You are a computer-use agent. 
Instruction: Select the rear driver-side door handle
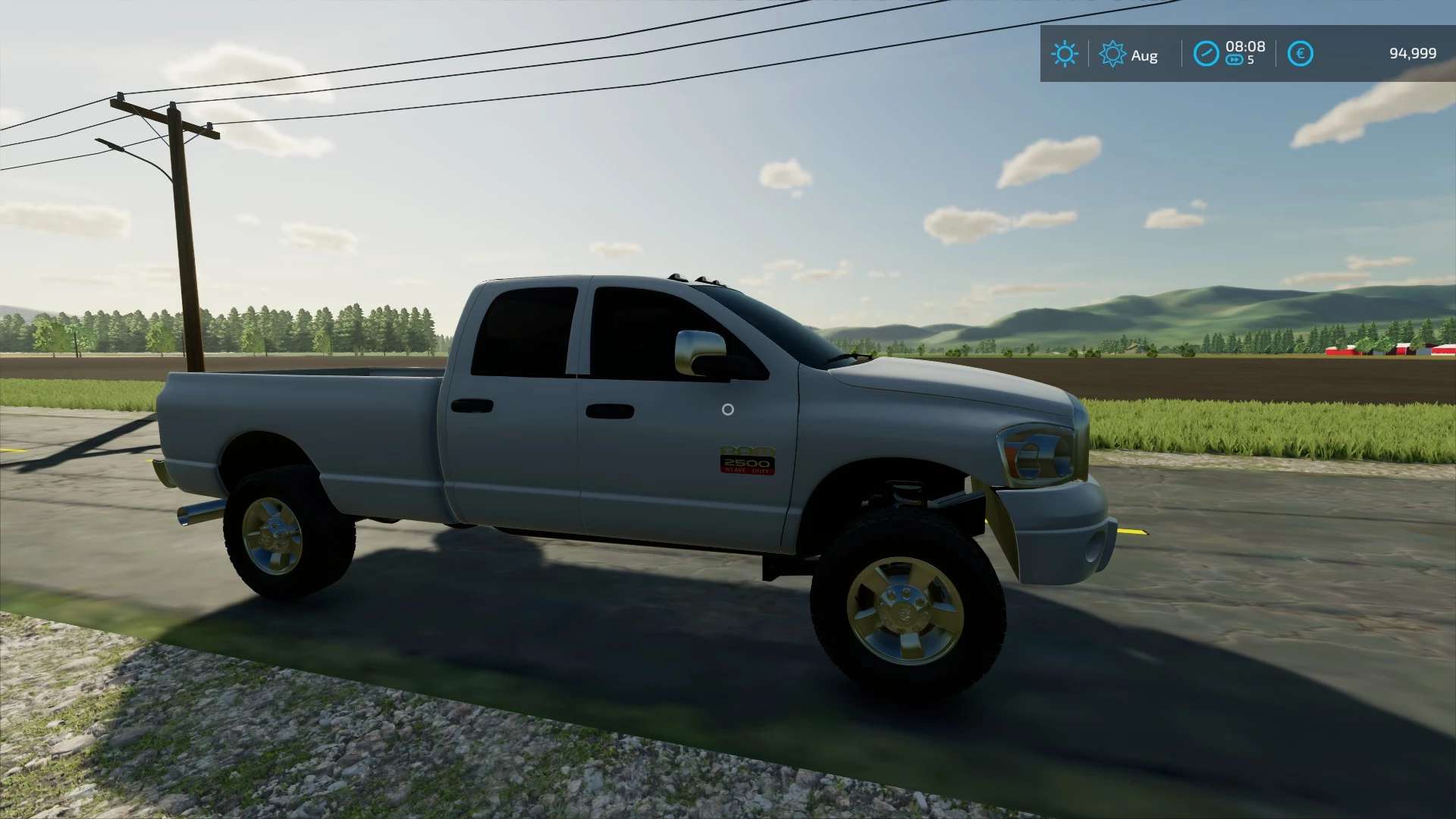[474, 406]
